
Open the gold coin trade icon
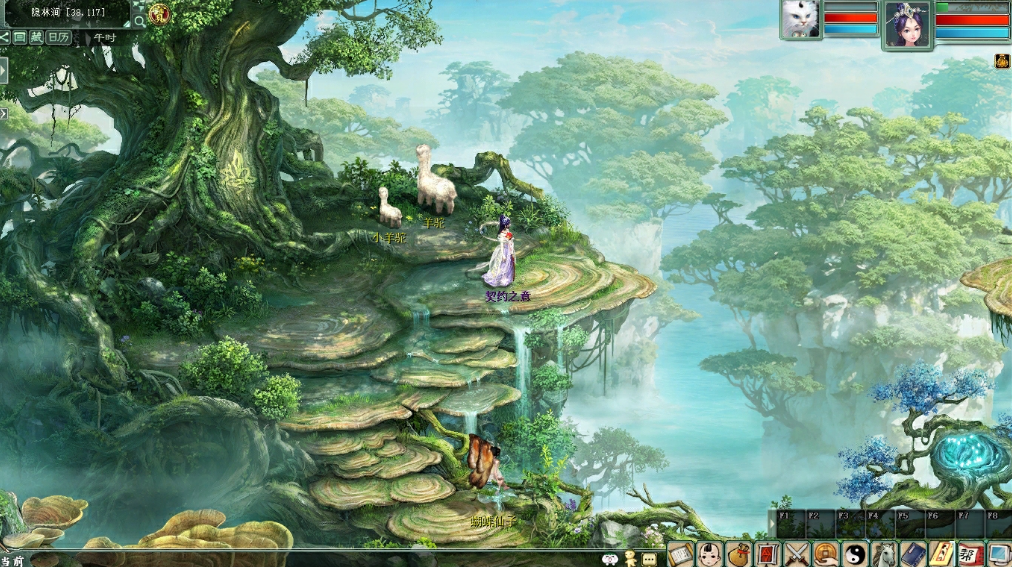[825, 554]
